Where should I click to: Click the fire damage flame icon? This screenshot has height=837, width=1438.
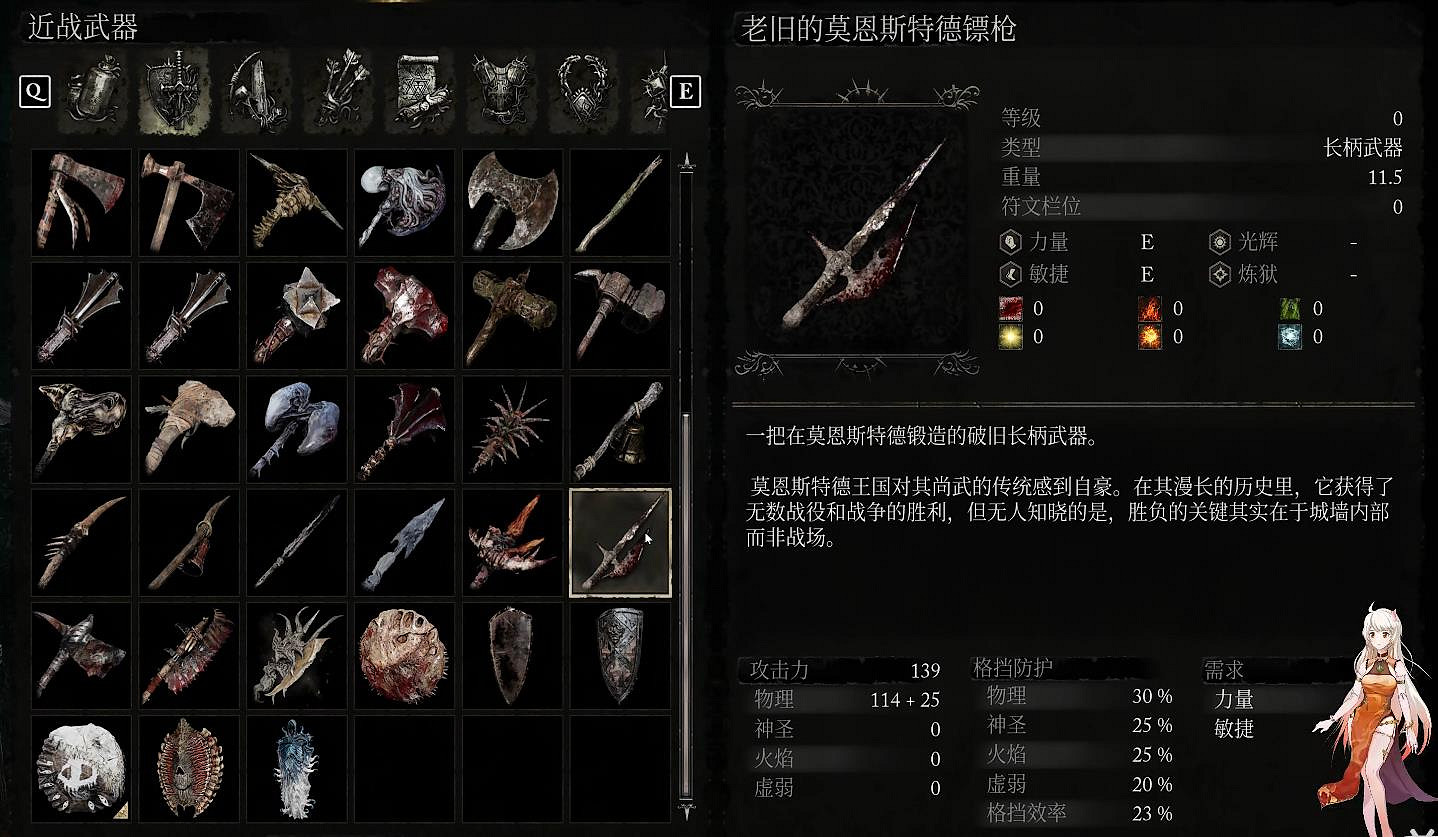point(1150,308)
